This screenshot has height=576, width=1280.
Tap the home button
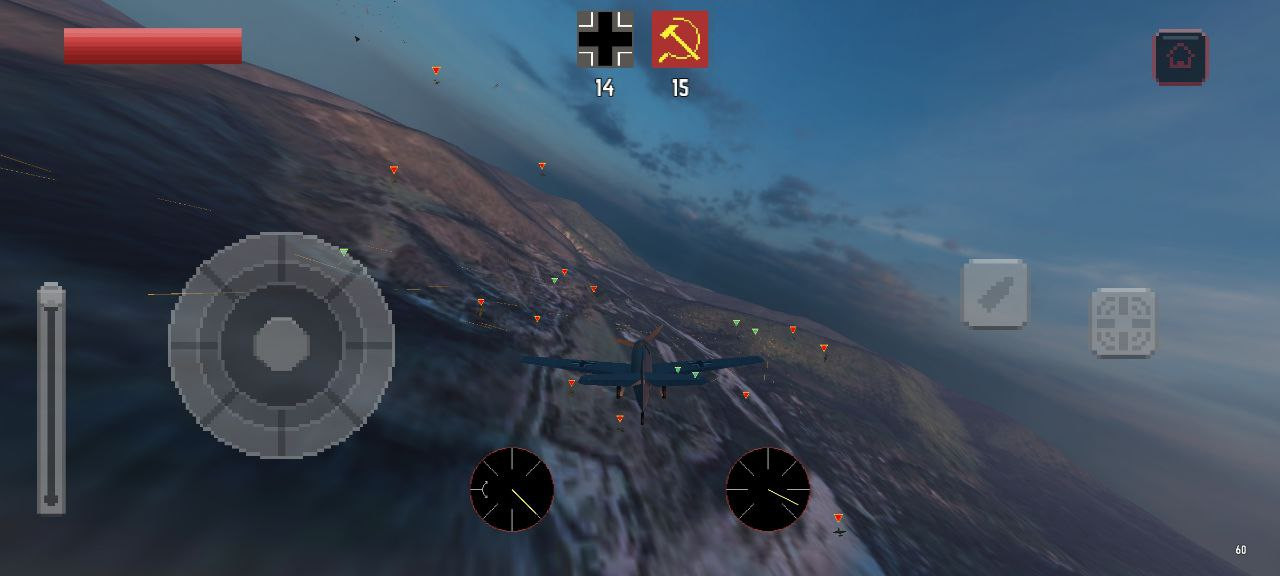[1180, 57]
